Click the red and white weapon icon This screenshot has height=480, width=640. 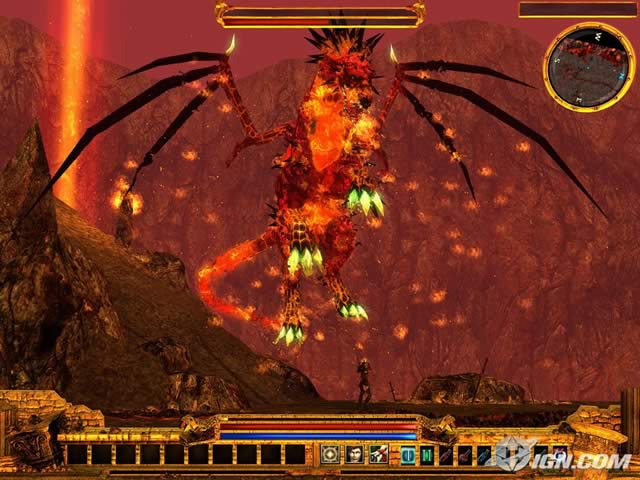tap(378, 455)
